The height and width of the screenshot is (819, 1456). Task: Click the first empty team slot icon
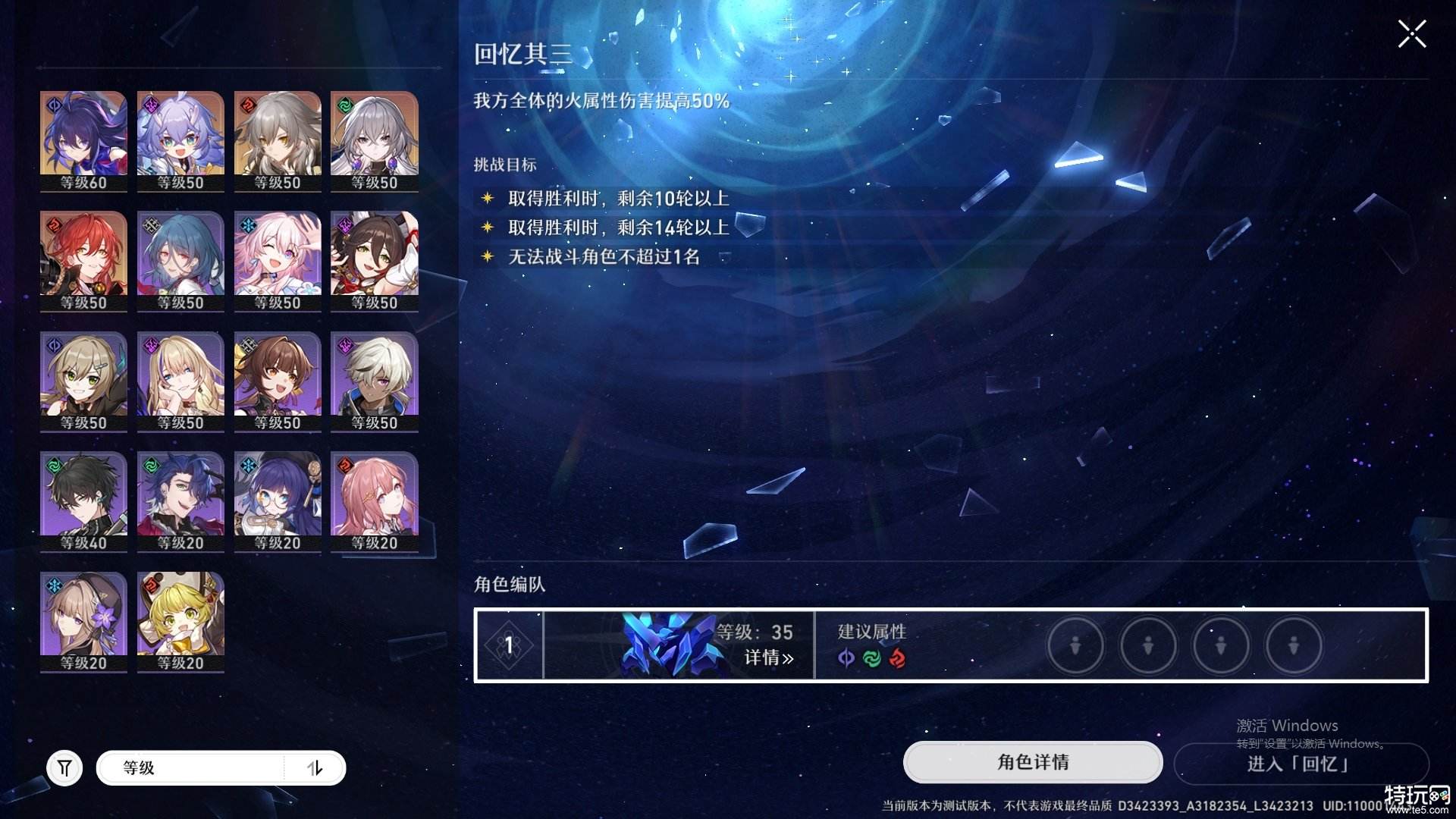click(x=1076, y=645)
